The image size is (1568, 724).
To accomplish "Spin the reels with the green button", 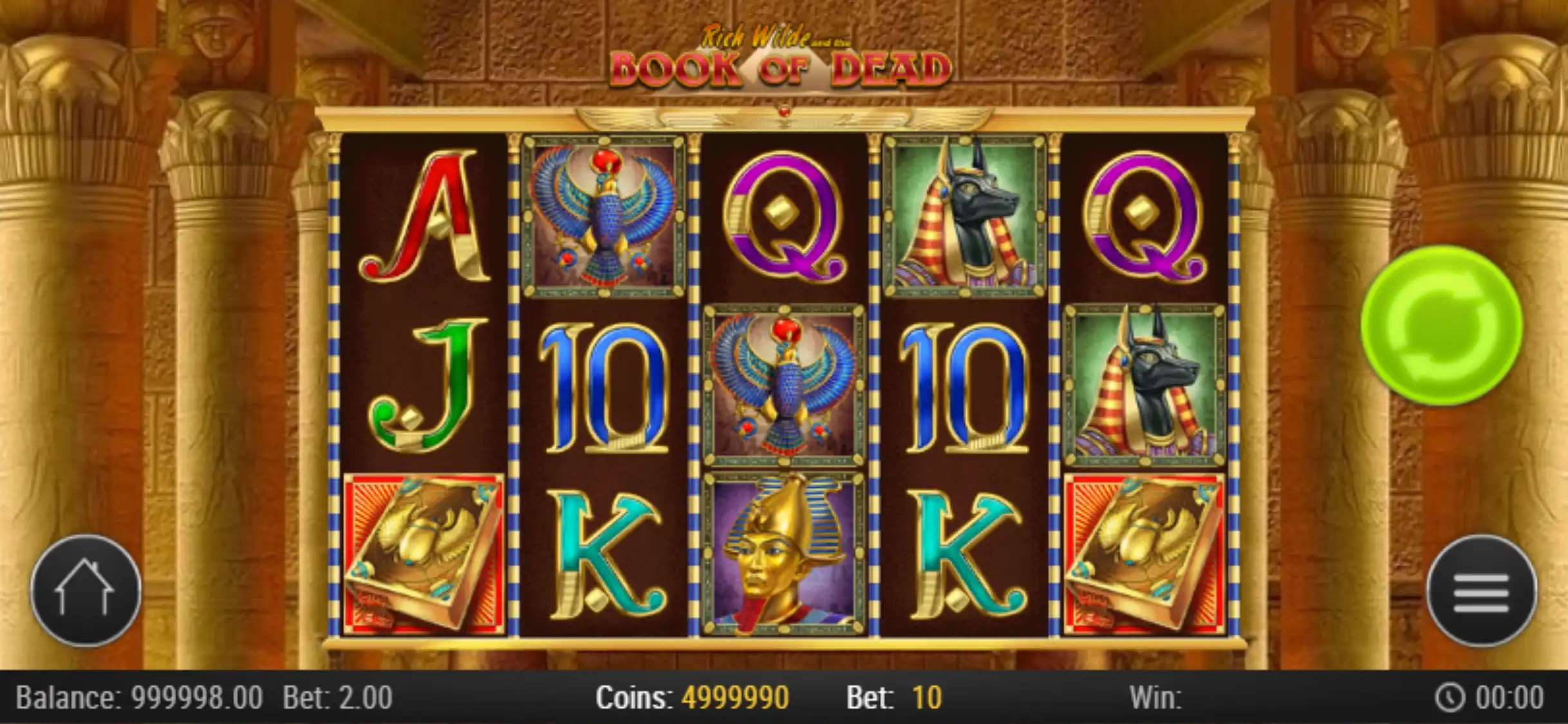I will coord(1441,325).
